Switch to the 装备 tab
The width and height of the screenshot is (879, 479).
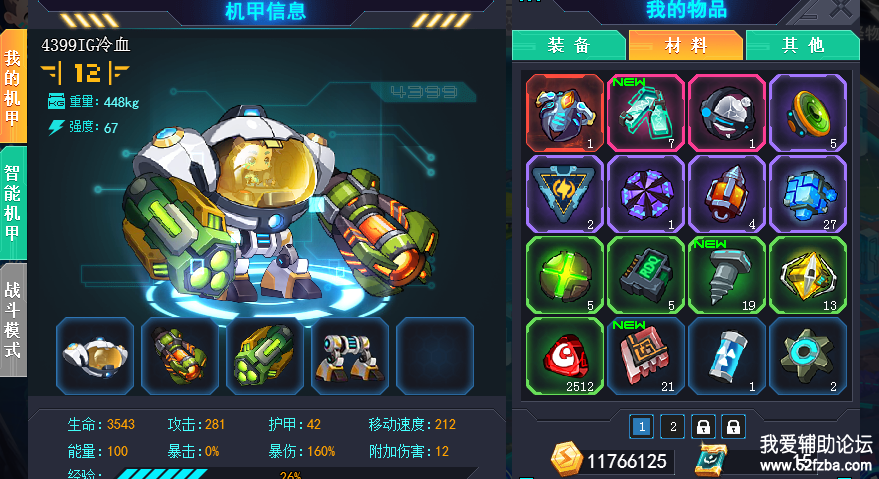(x=569, y=45)
